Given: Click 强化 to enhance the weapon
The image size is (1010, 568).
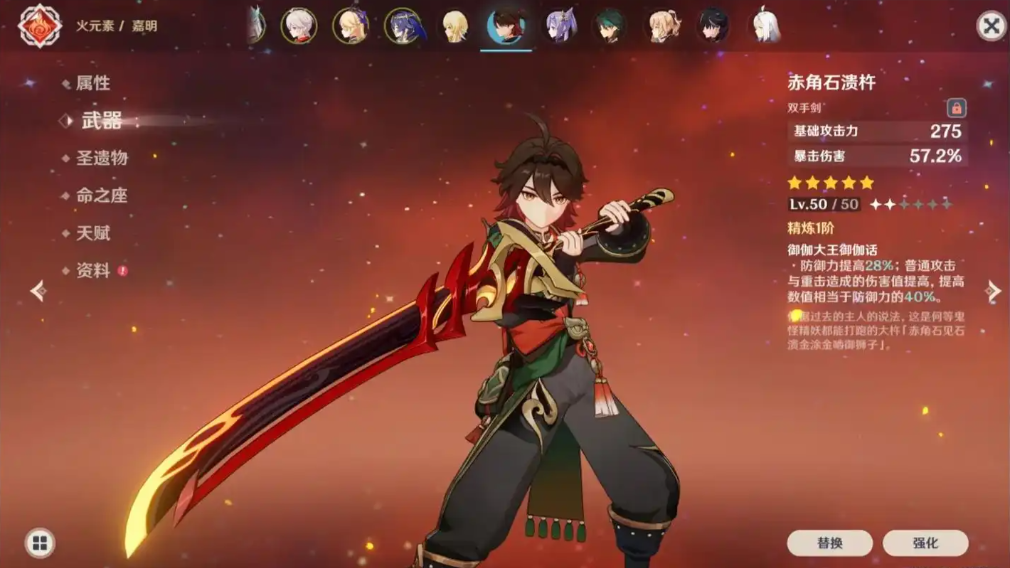Looking at the screenshot, I should 925,543.
